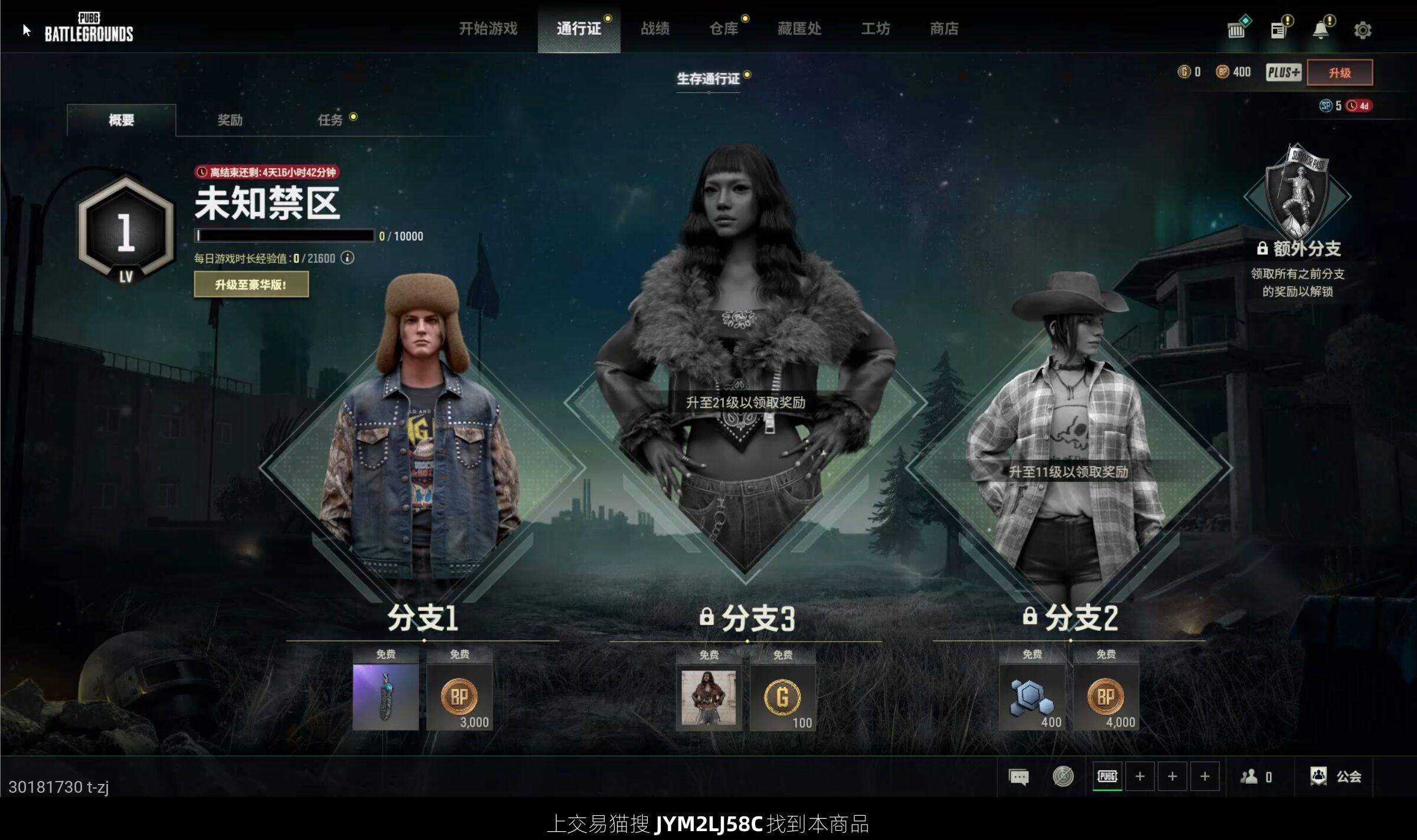This screenshot has width=1417, height=840.
Task: Switch to the 奖励 rewards tab
Action: click(x=230, y=120)
